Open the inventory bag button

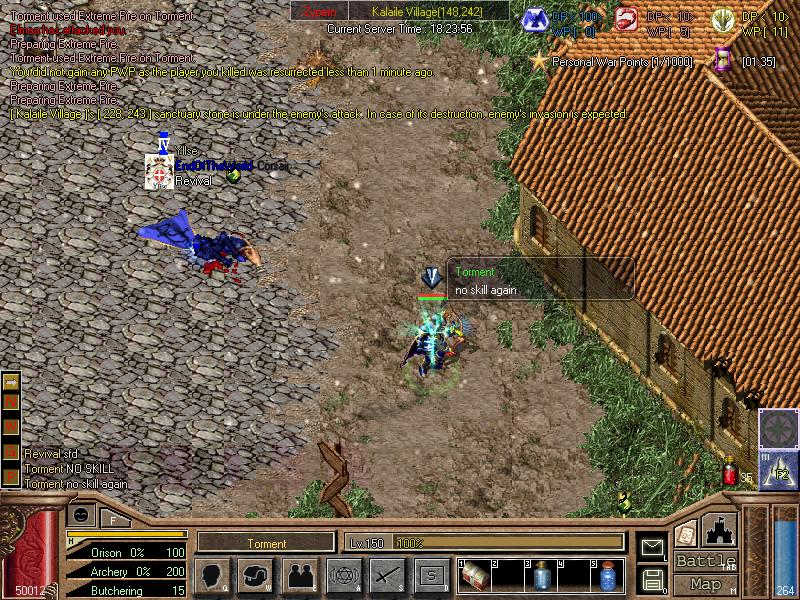tap(256, 575)
